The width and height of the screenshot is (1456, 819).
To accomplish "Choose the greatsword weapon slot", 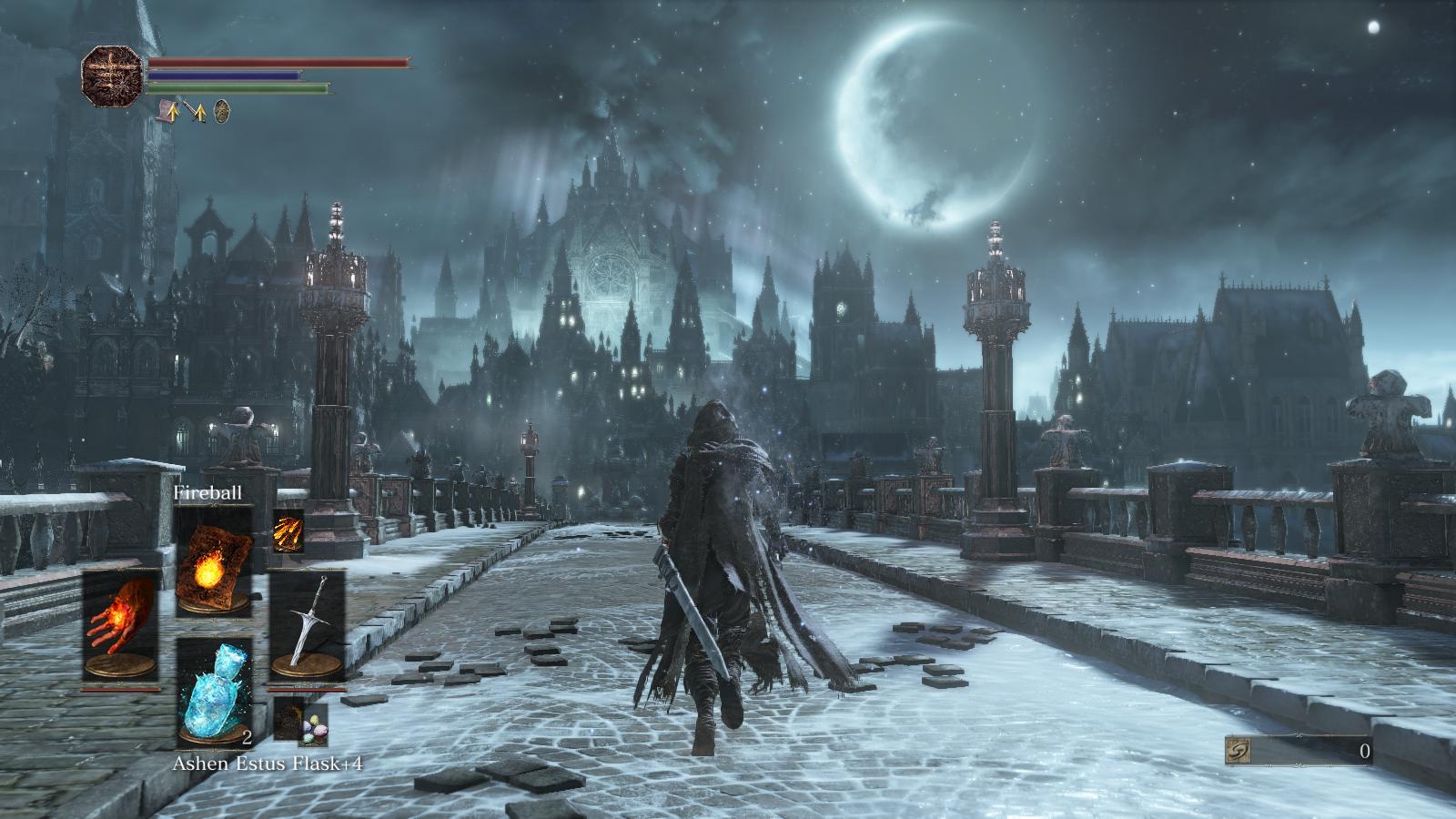I will 308,625.
